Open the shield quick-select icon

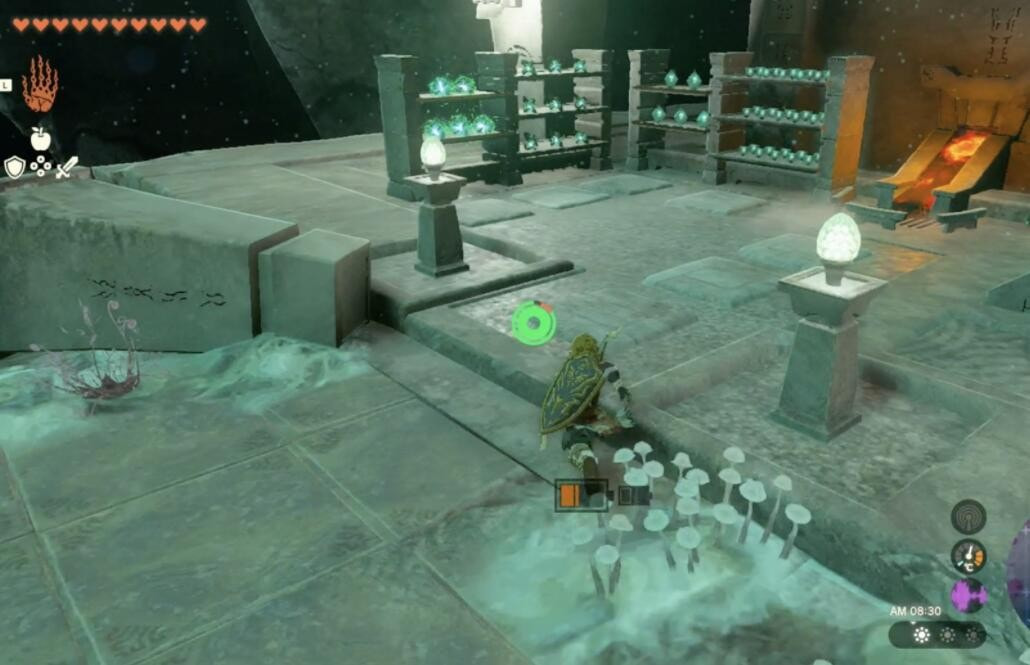[14, 167]
